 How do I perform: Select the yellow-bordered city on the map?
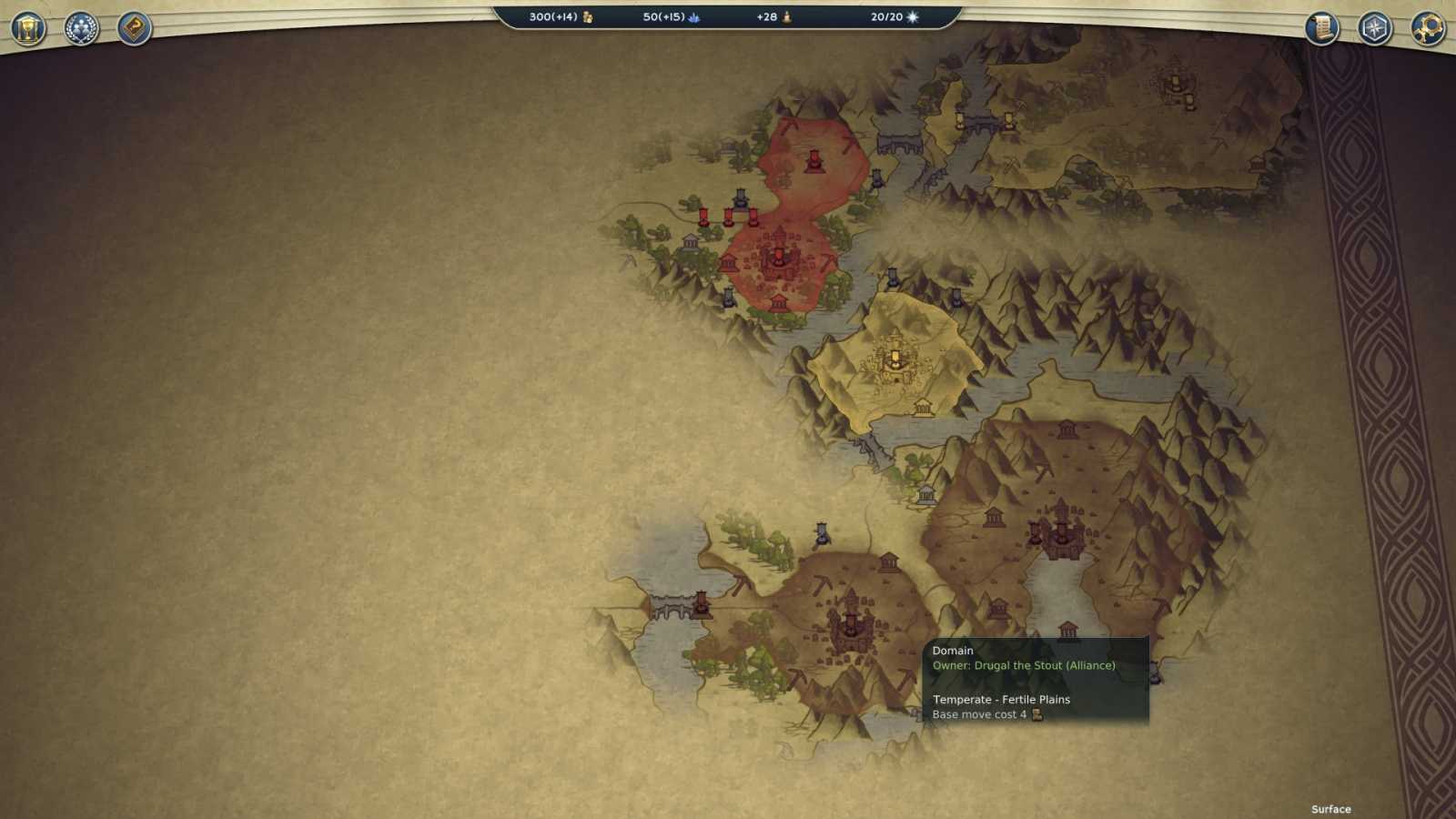tap(896, 357)
